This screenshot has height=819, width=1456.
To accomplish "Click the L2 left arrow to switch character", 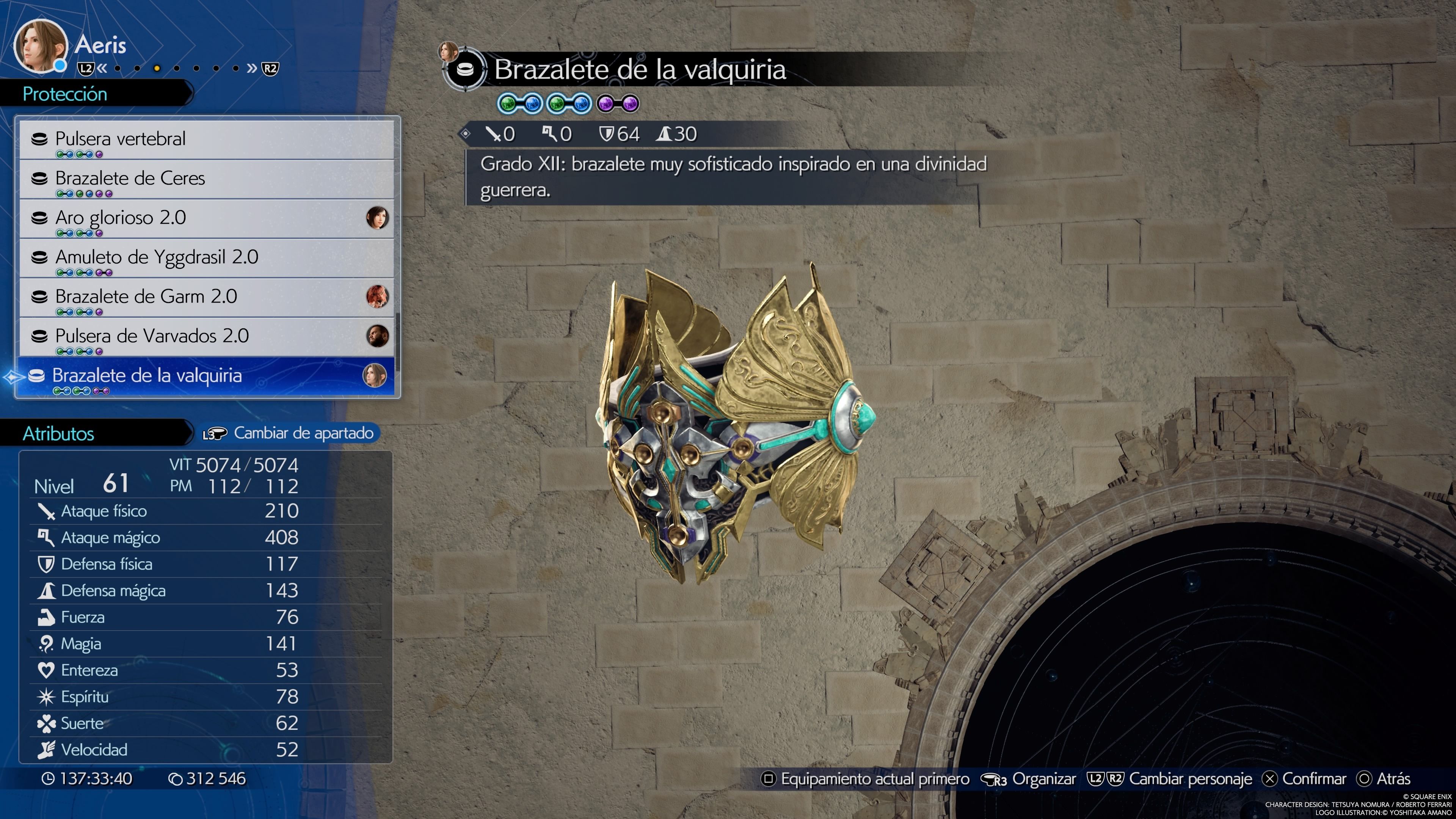I will click(102, 68).
